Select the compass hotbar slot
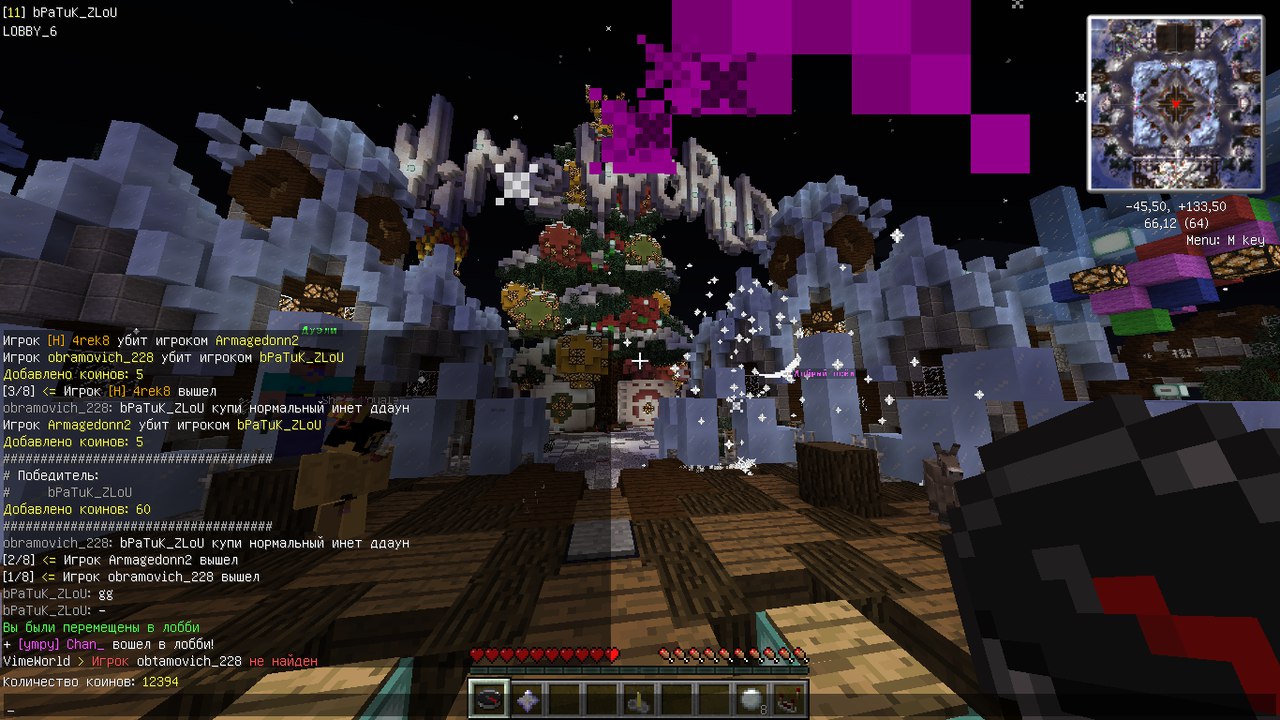The width and height of the screenshot is (1280, 720). pos(489,699)
